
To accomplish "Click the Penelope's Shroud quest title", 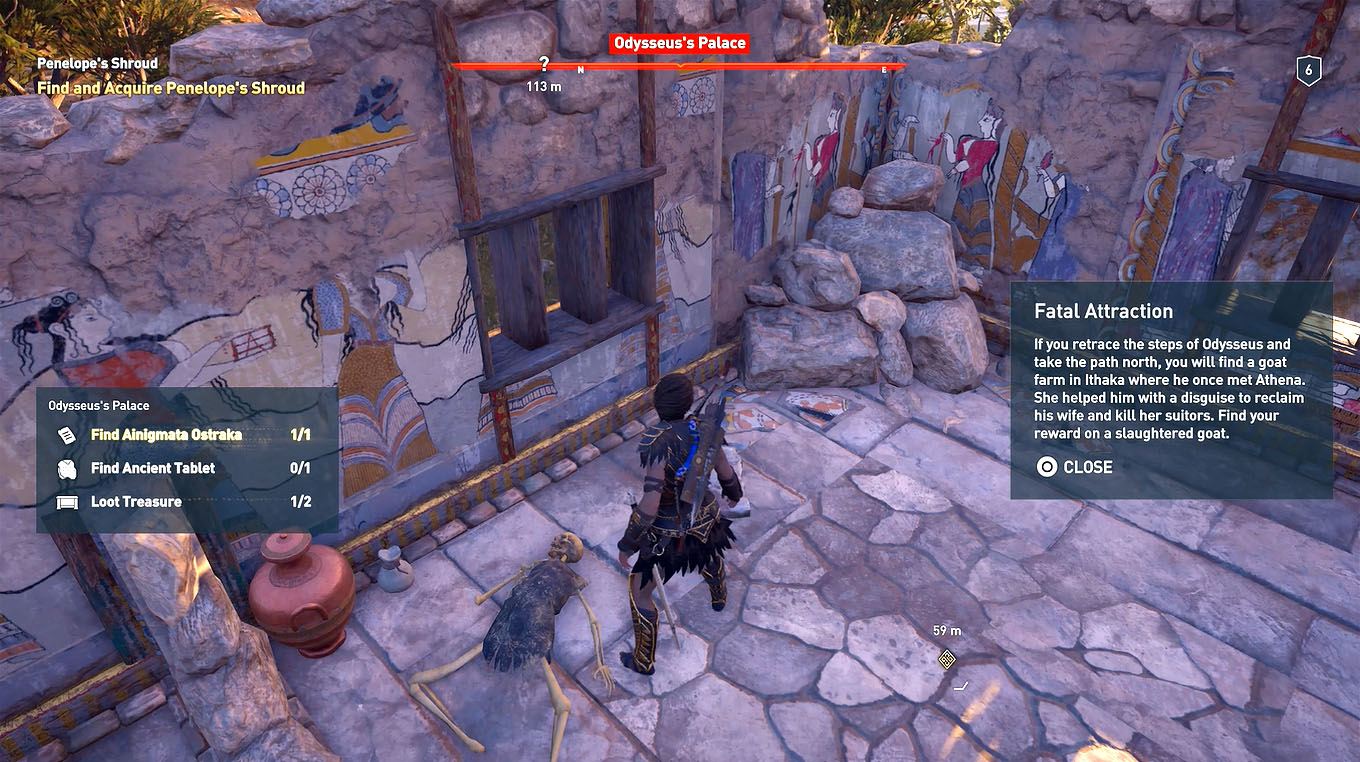I will coord(96,62).
